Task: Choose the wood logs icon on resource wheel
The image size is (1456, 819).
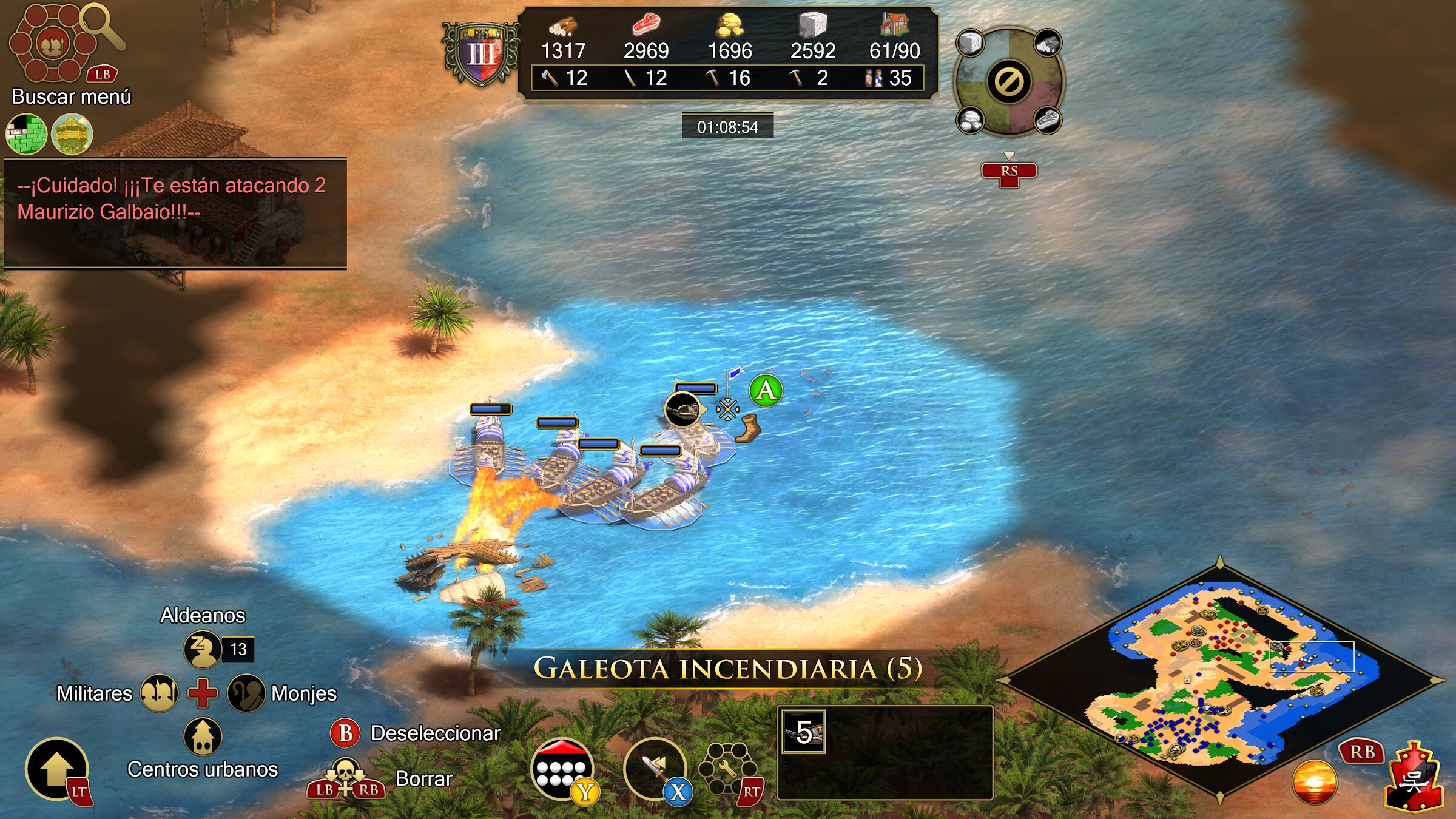Action: point(1048,44)
